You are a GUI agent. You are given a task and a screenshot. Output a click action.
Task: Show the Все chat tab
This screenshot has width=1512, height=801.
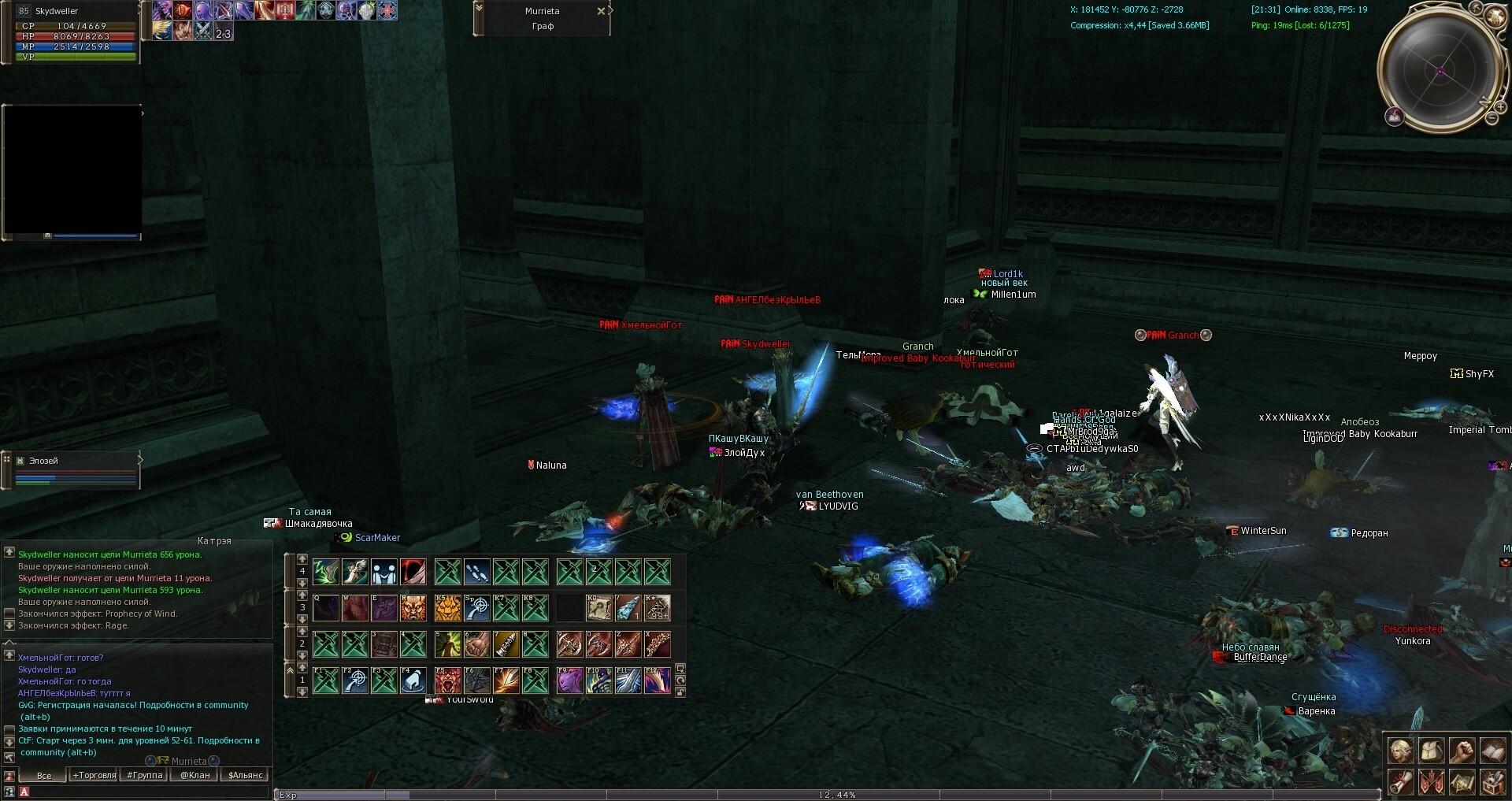coord(44,775)
